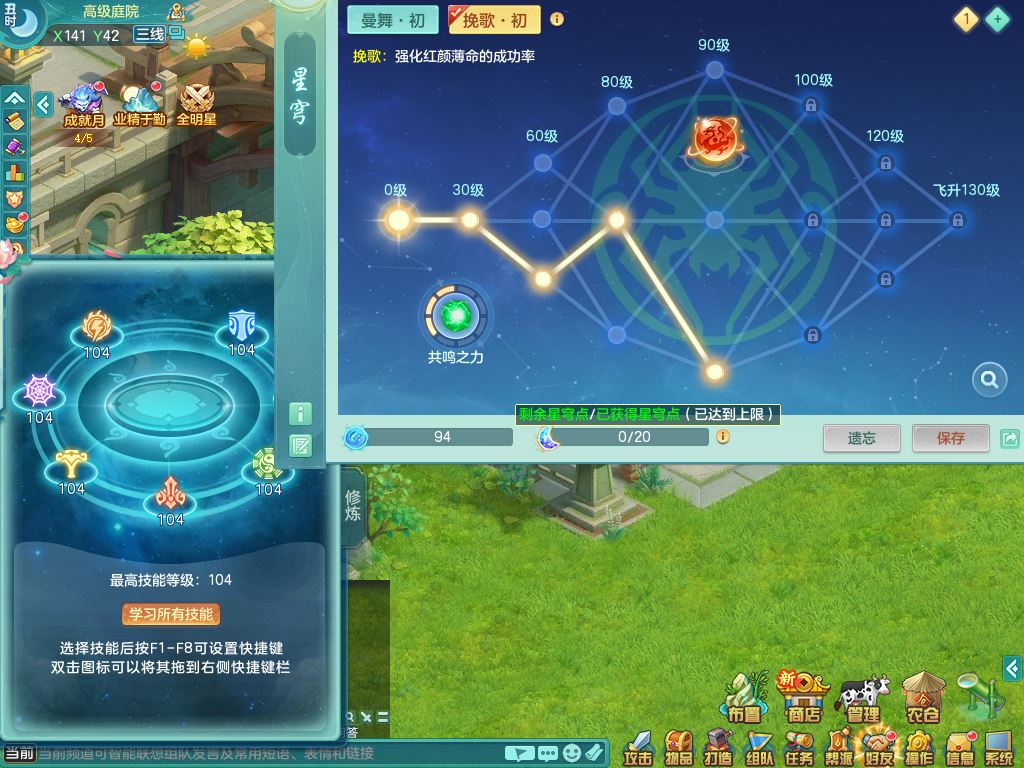The width and height of the screenshot is (1024, 768).
Task: Open the 布置 decoration menu
Action: (x=744, y=698)
